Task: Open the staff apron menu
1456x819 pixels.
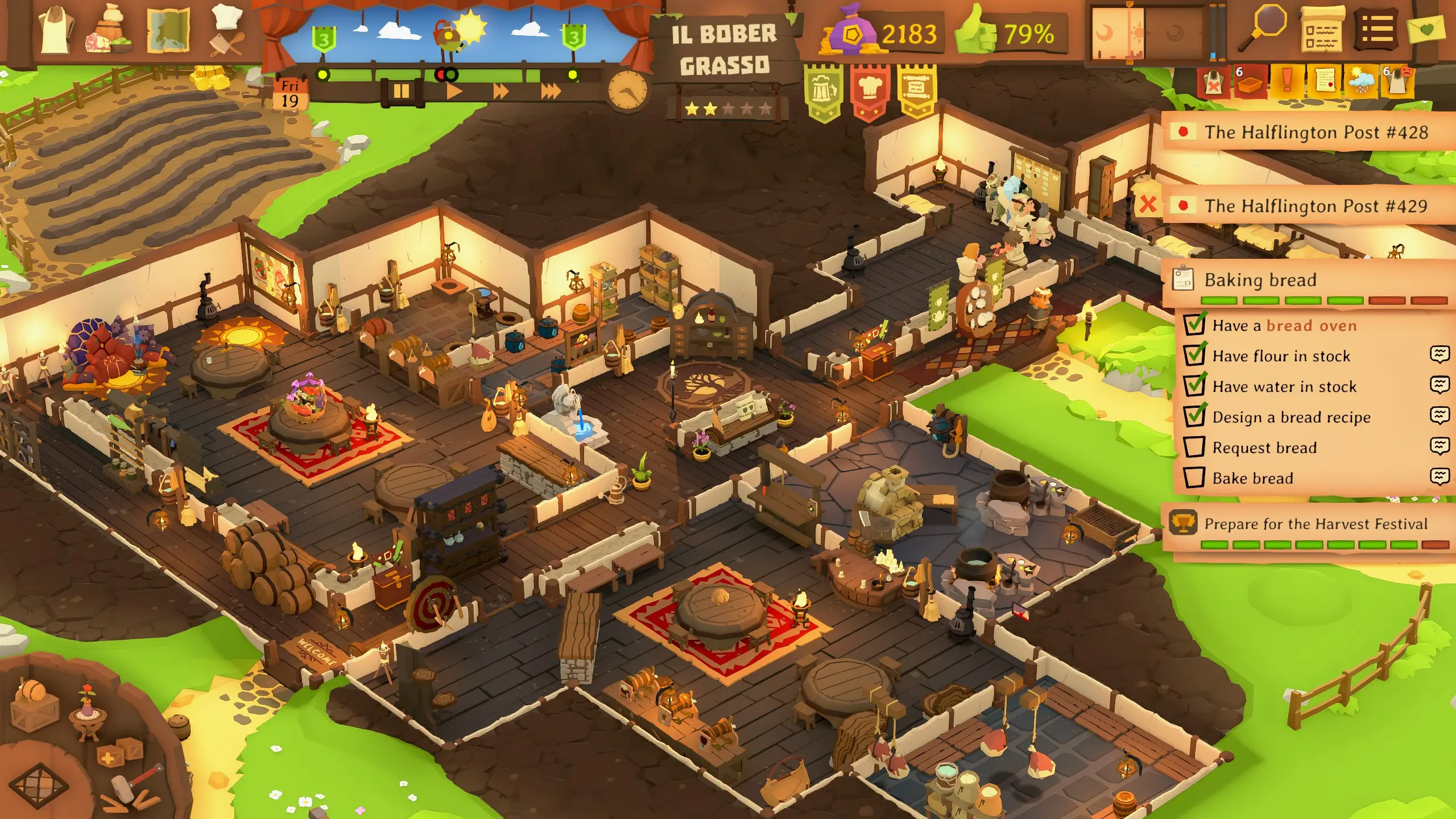Action: click(x=56, y=32)
